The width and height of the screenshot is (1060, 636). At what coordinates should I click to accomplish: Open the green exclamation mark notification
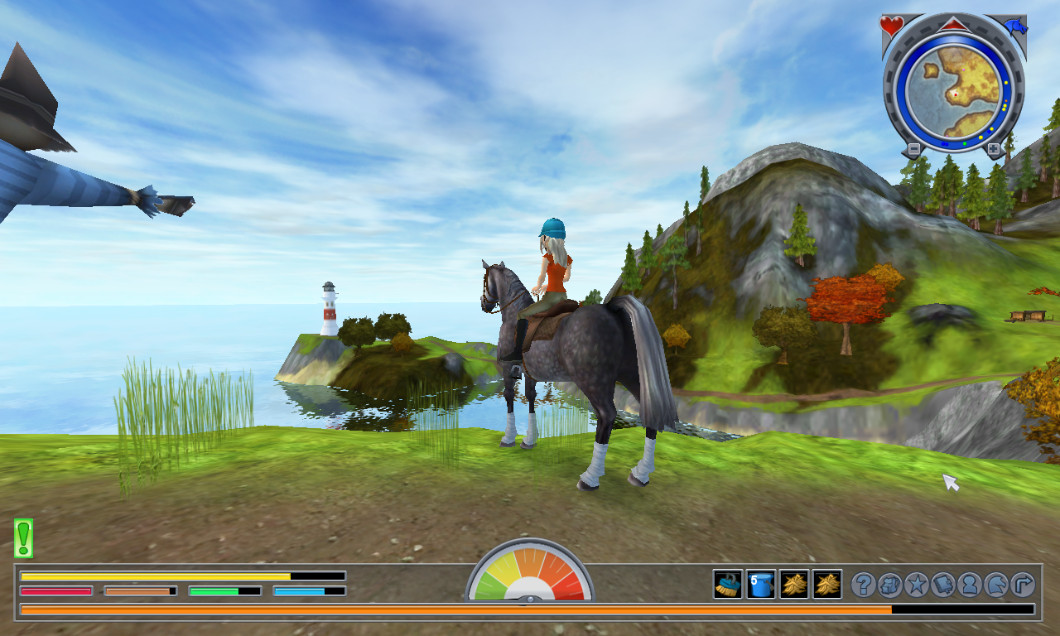pos(23,537)
